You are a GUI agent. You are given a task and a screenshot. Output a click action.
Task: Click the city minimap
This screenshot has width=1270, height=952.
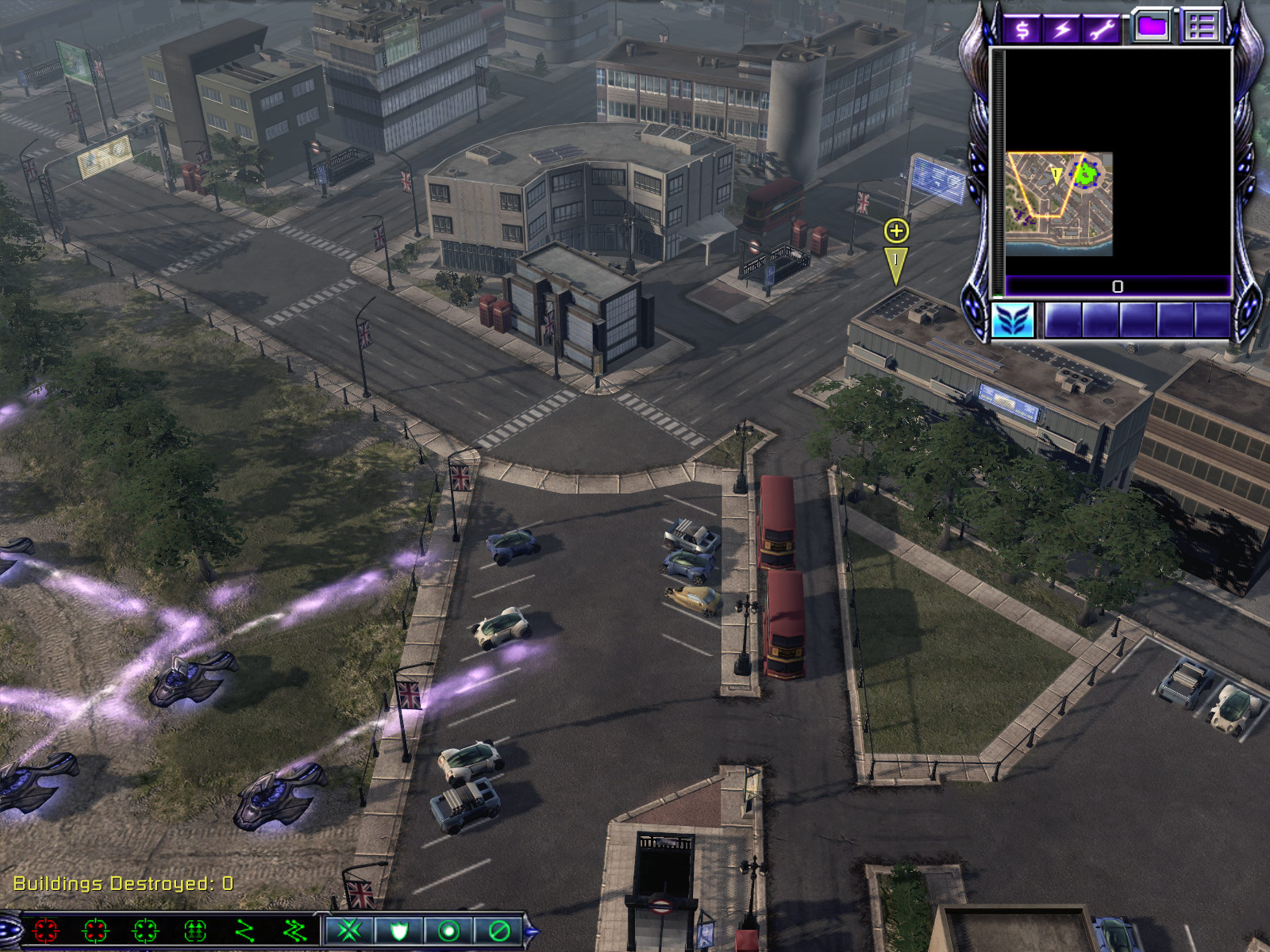(x=1059, y=203)
